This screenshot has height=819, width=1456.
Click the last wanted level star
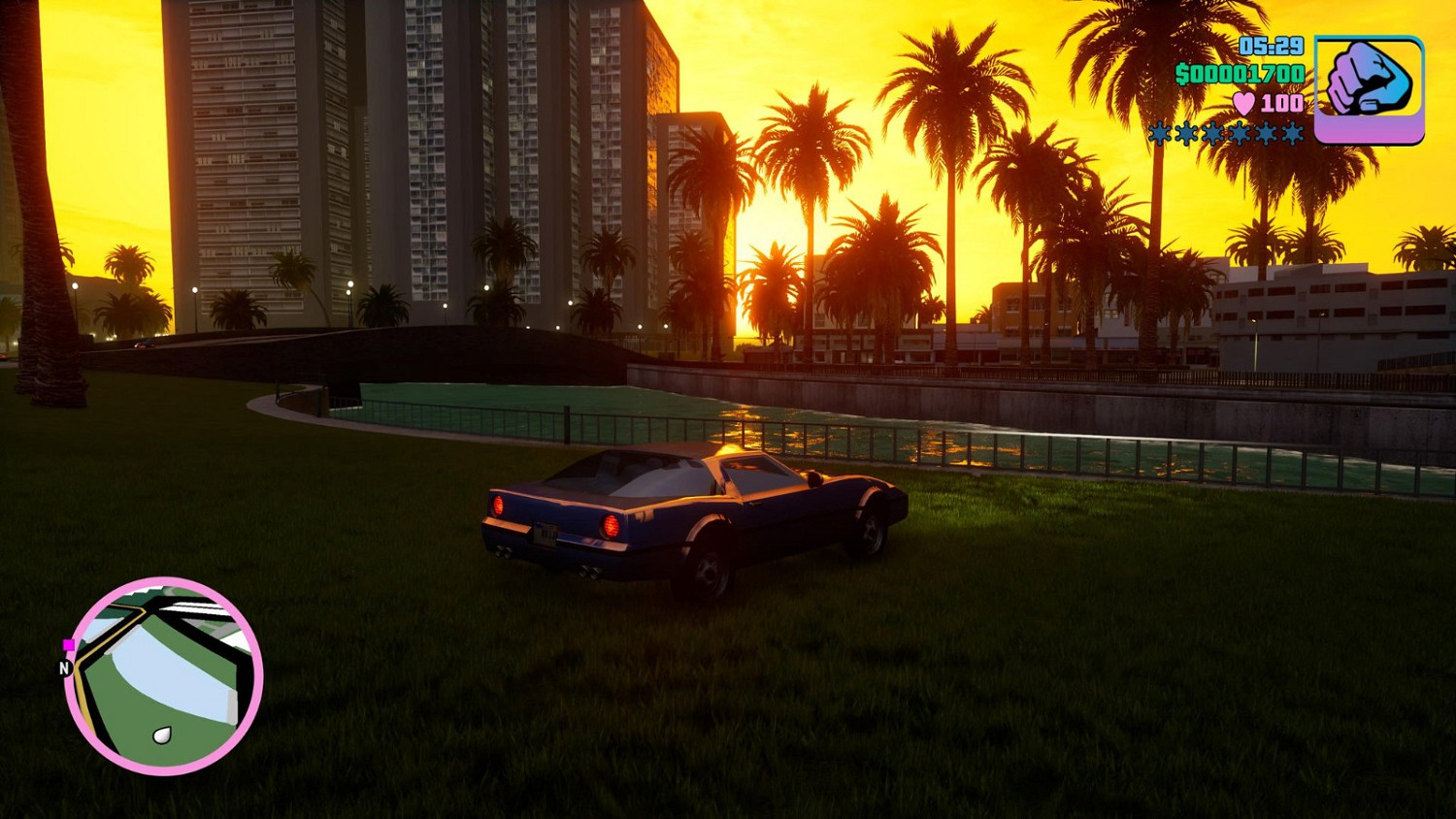point(1291,135)
